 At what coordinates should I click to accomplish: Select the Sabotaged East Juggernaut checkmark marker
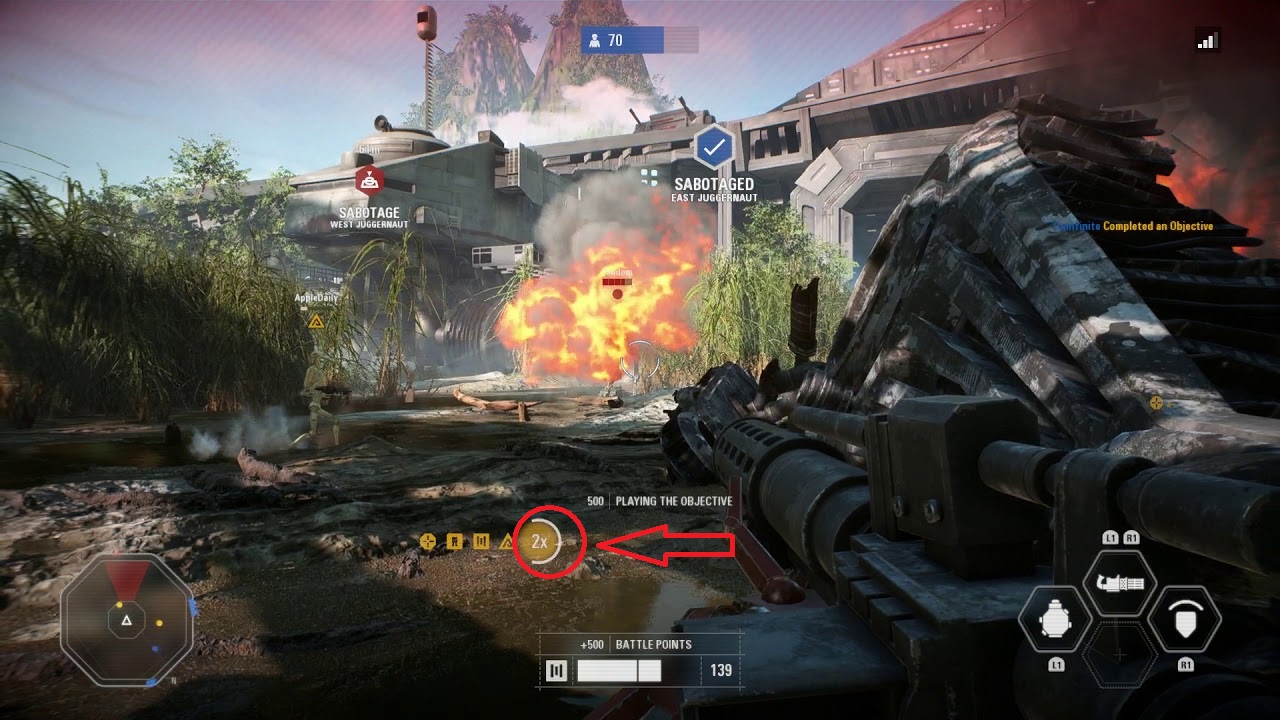coord(713,148)
